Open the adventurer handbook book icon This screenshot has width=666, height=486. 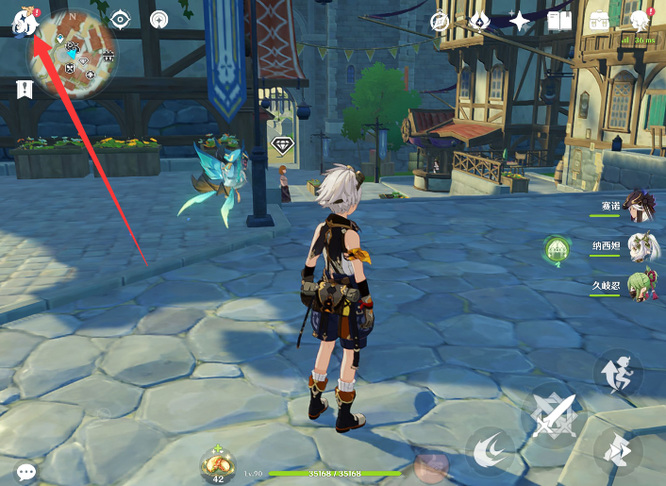560,21
